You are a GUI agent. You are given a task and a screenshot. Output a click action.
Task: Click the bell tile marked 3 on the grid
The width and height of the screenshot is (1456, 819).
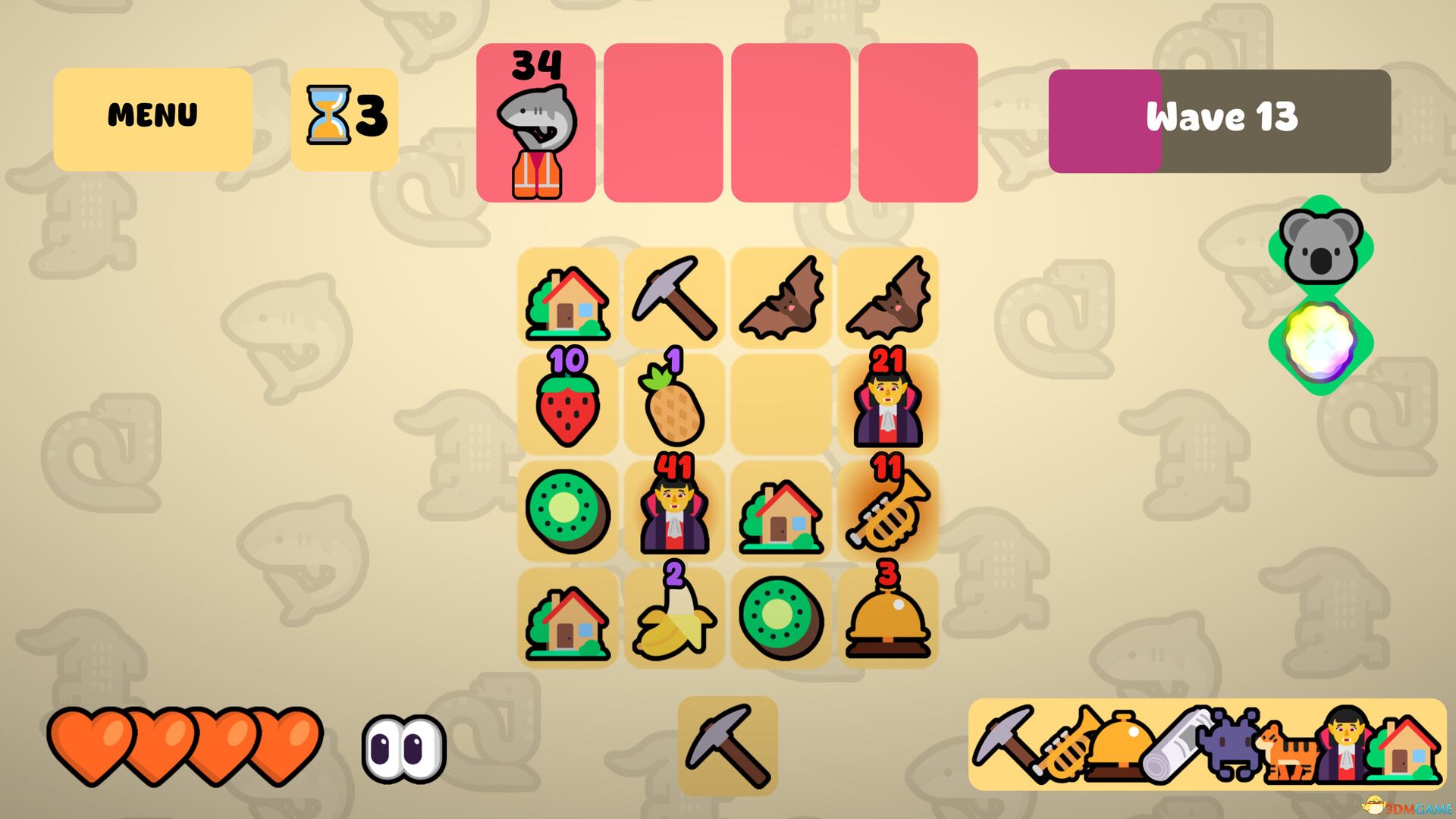[888, 622]
